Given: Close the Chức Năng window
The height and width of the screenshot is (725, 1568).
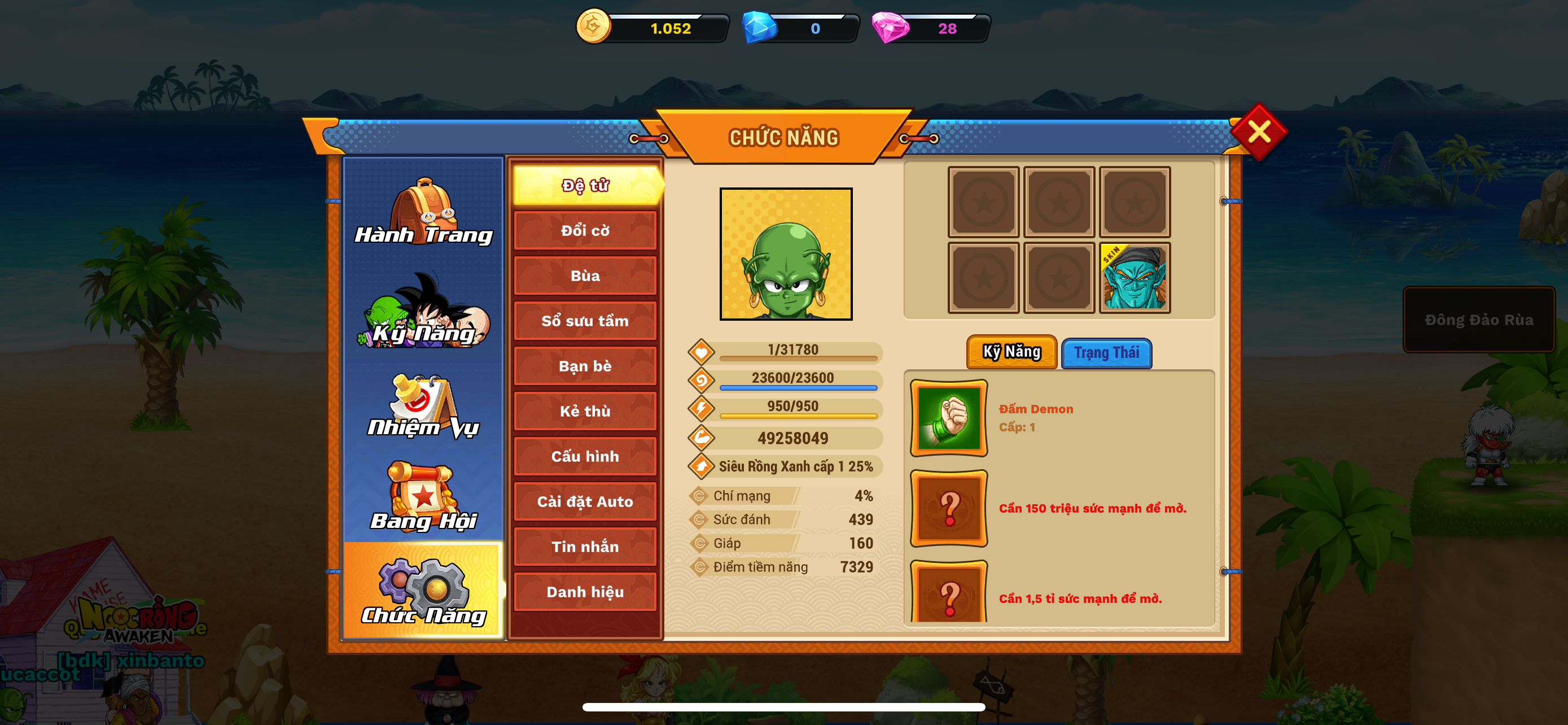Looking at the screenshot, I should 1258,132.
